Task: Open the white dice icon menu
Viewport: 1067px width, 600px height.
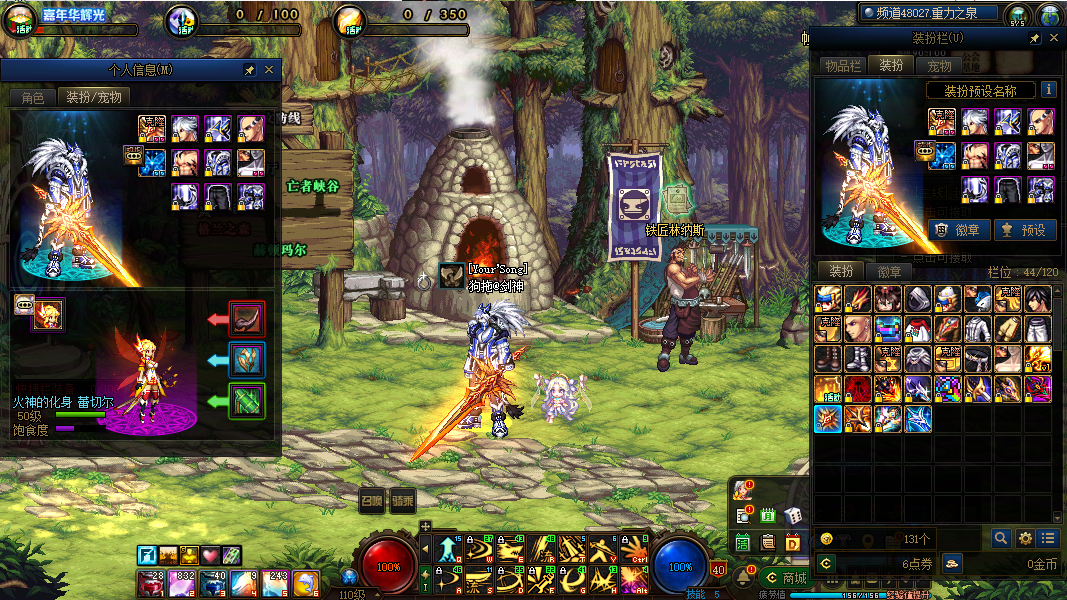Action: pos(792,516)
